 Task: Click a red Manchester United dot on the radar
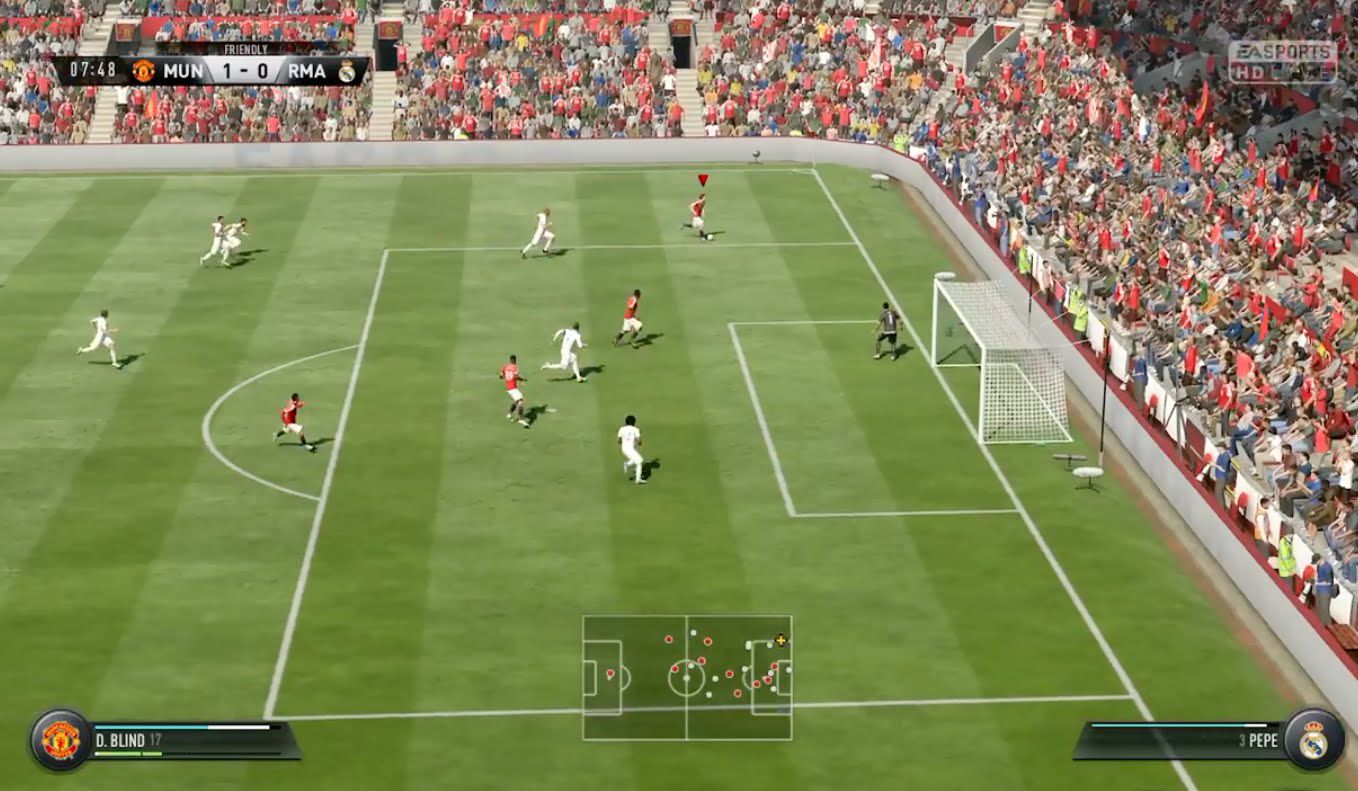click(708, 641)
